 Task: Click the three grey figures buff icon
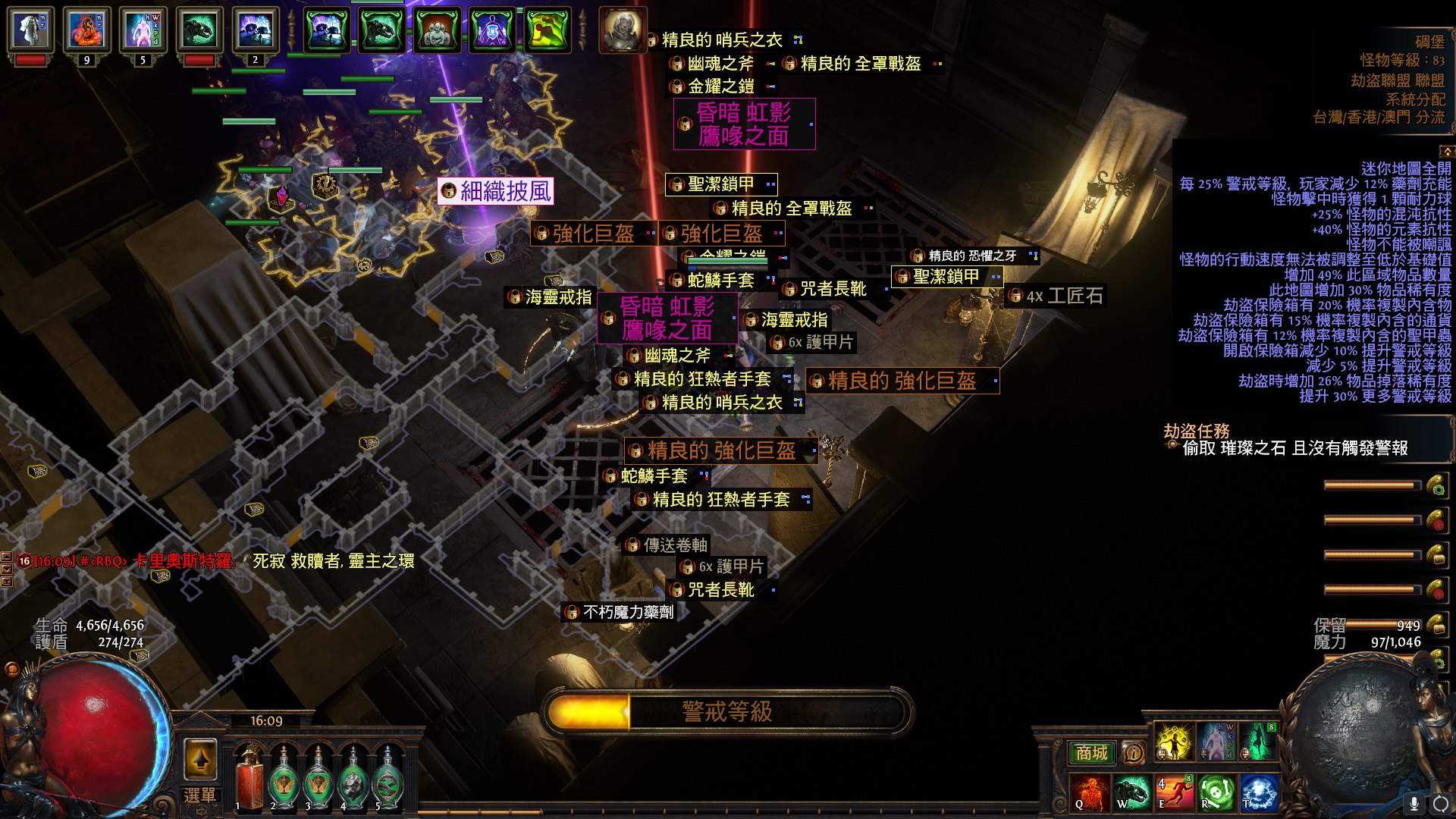click(x=438, y=30)
